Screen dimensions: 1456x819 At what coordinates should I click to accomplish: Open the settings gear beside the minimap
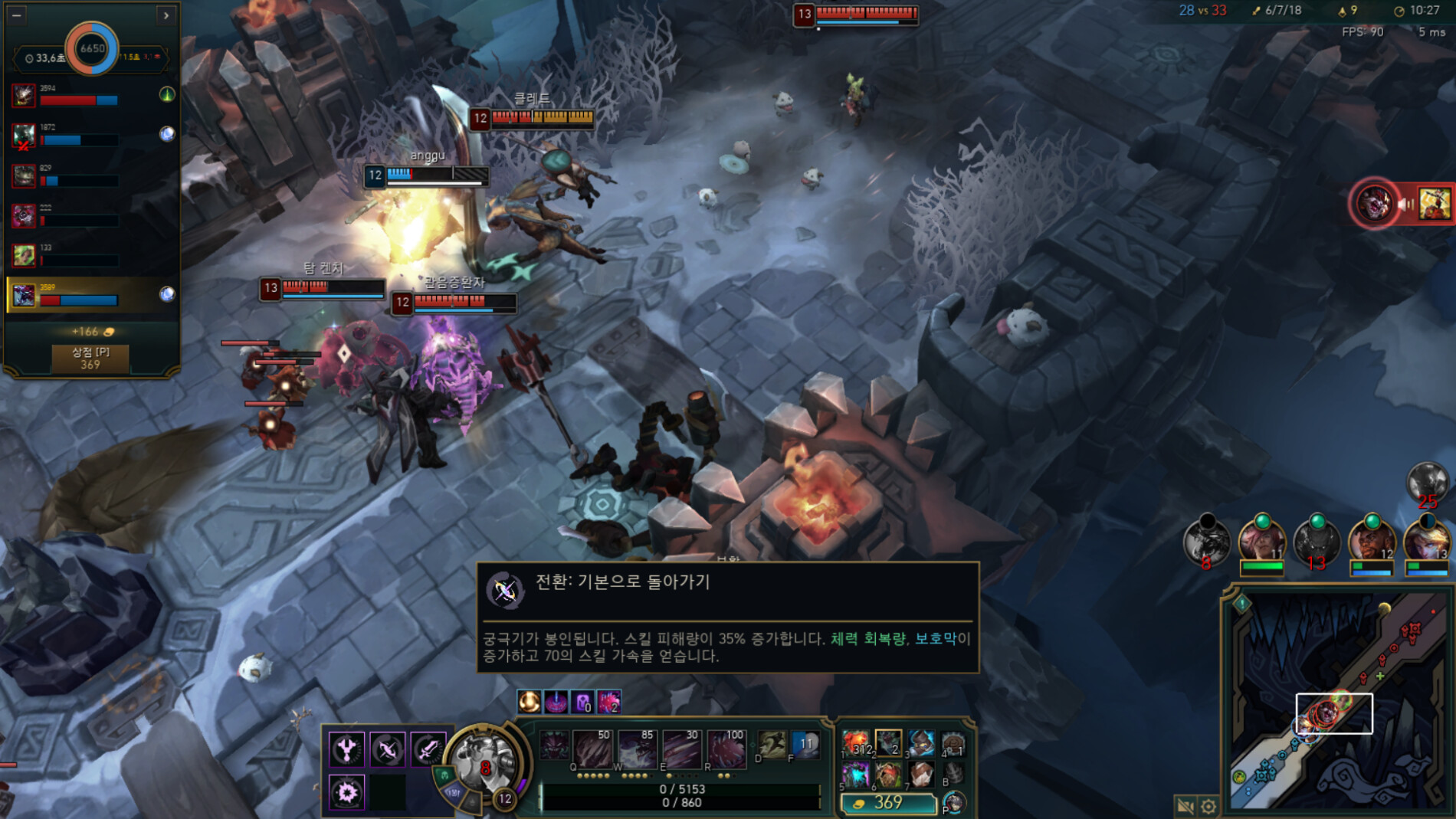1209,805
